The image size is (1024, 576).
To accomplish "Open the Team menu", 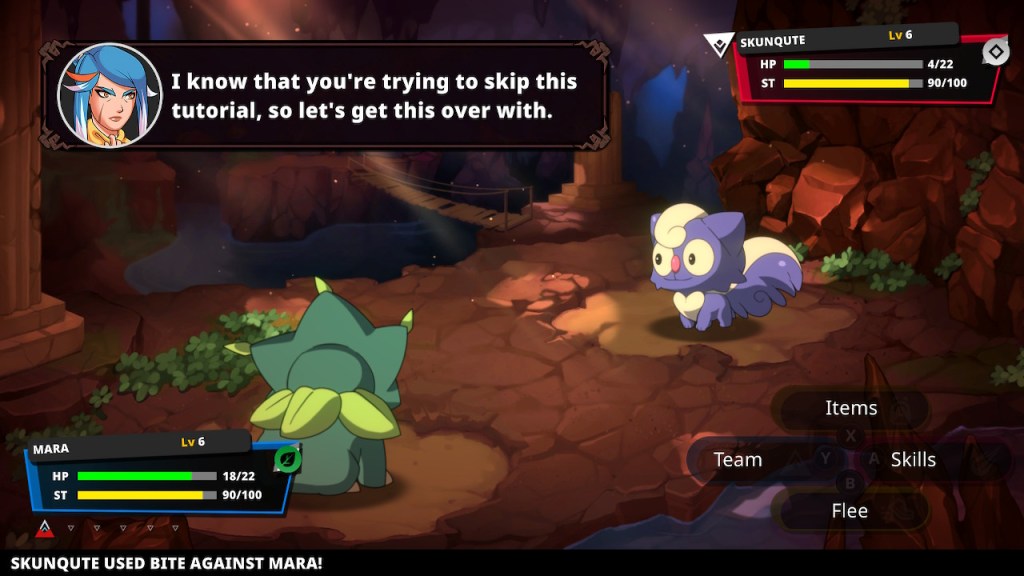I will (x=738, y=460).
